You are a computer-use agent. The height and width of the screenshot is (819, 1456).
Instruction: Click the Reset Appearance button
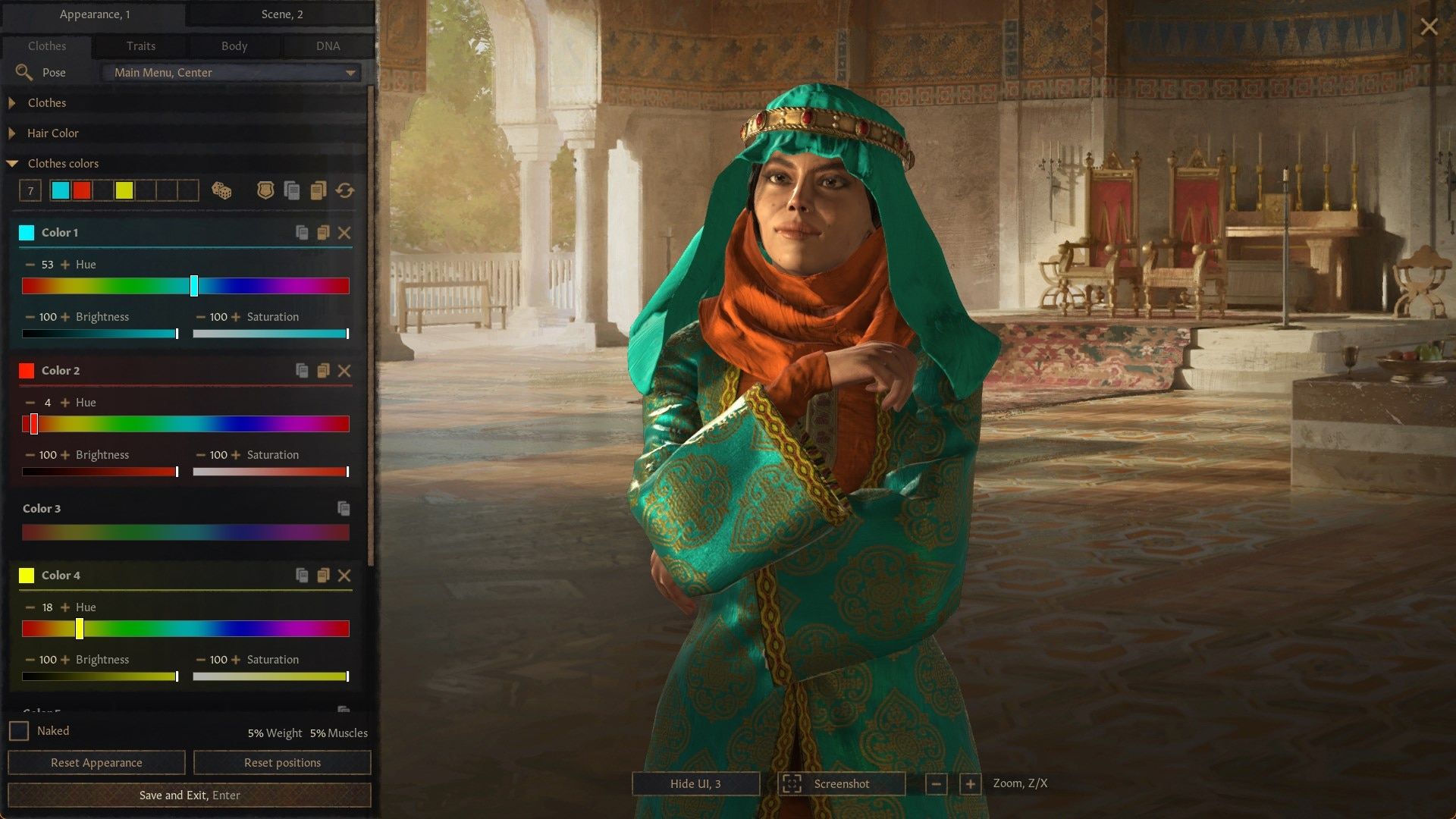[x=96, y=762]
